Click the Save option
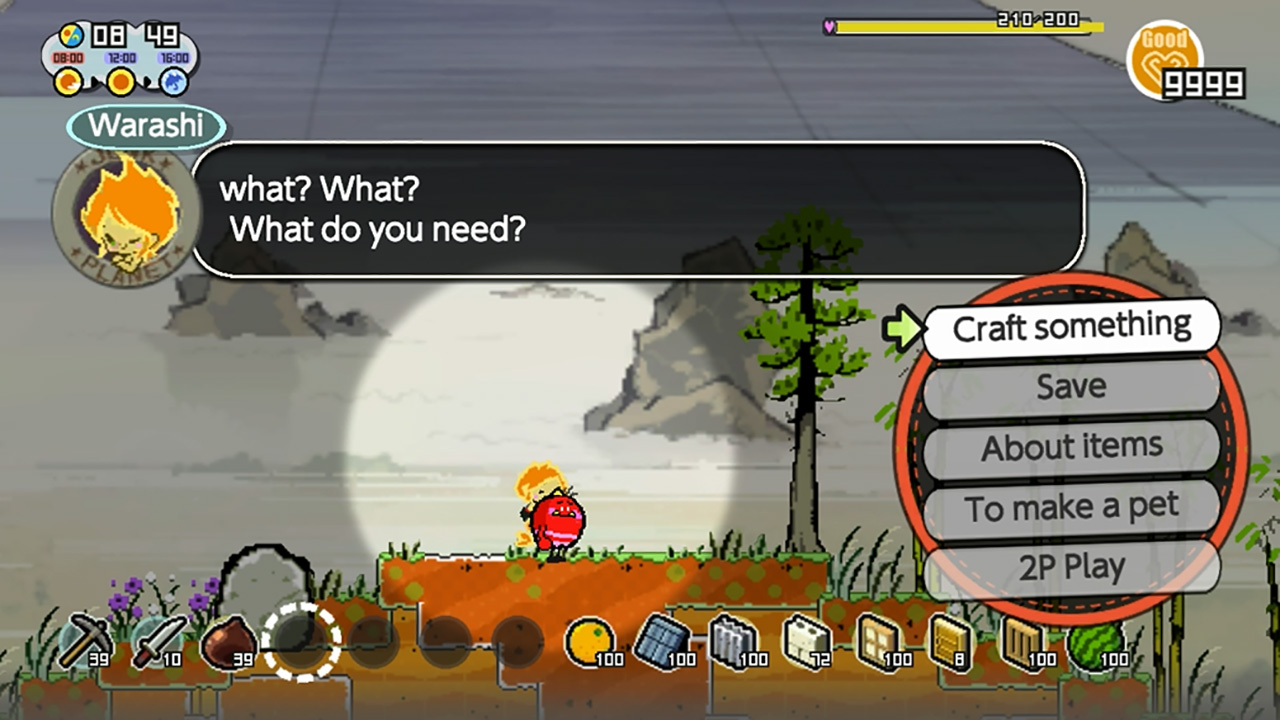 (1072, 387)
